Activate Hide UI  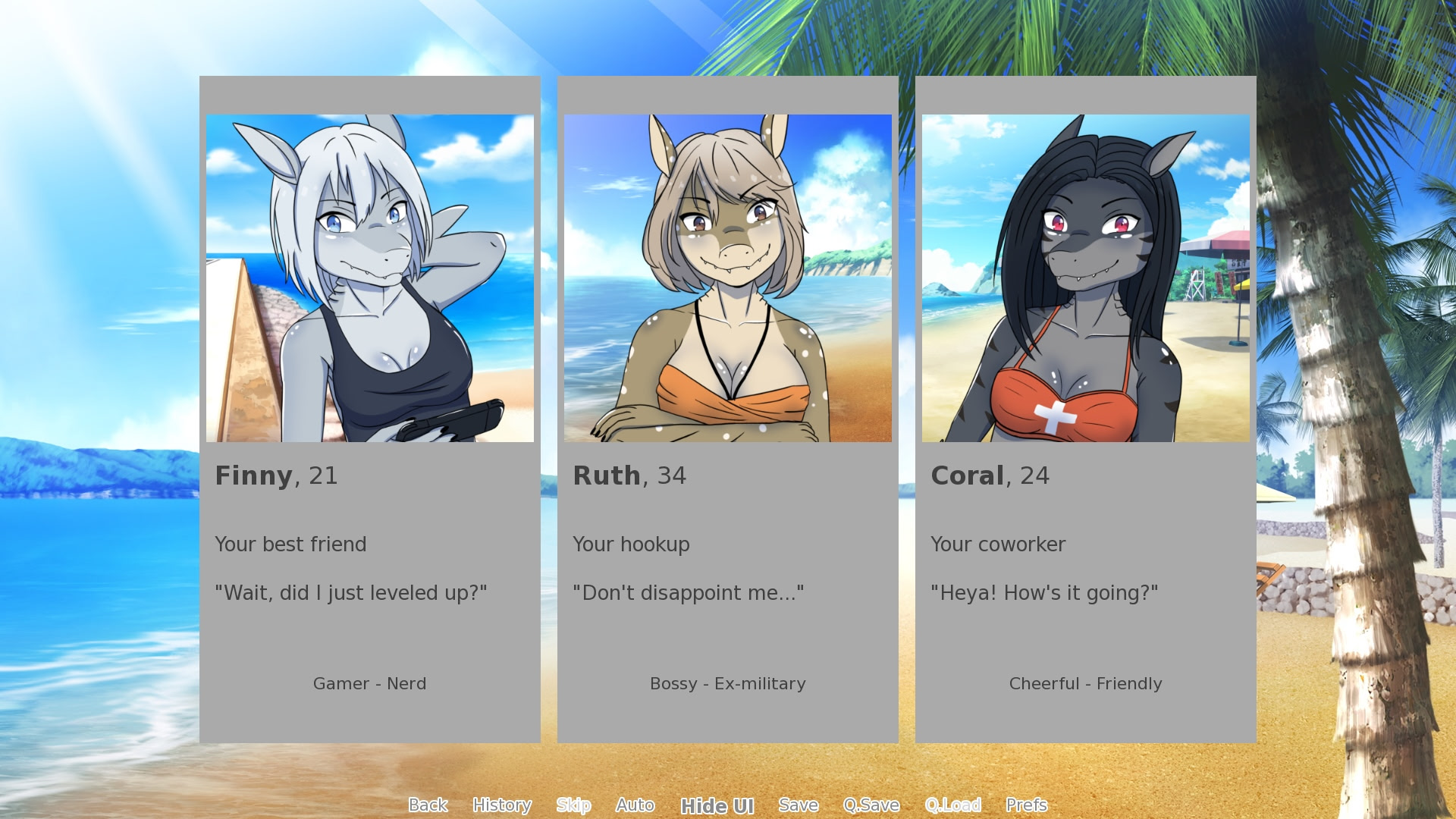tap(718, 806)
